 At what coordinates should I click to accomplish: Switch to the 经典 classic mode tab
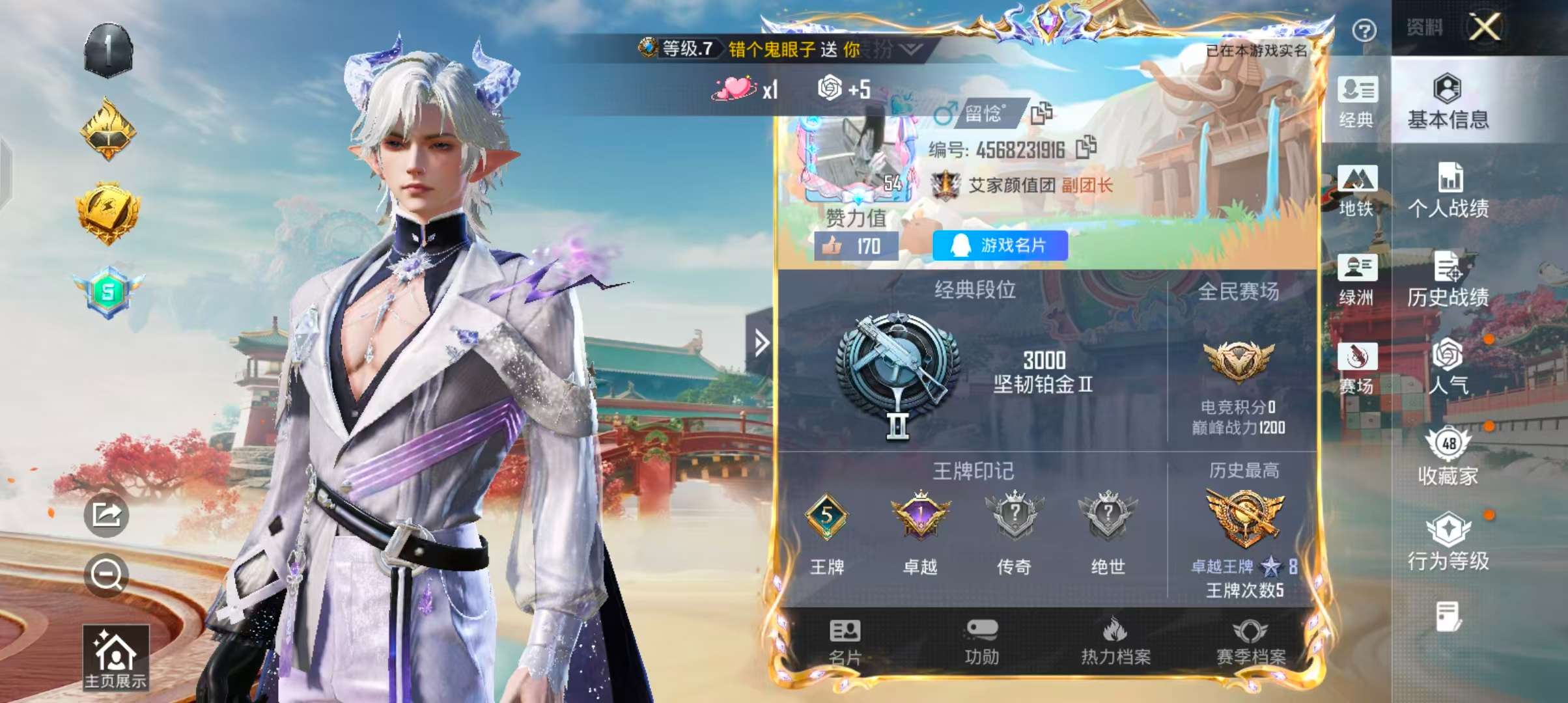click(1357, 102)
